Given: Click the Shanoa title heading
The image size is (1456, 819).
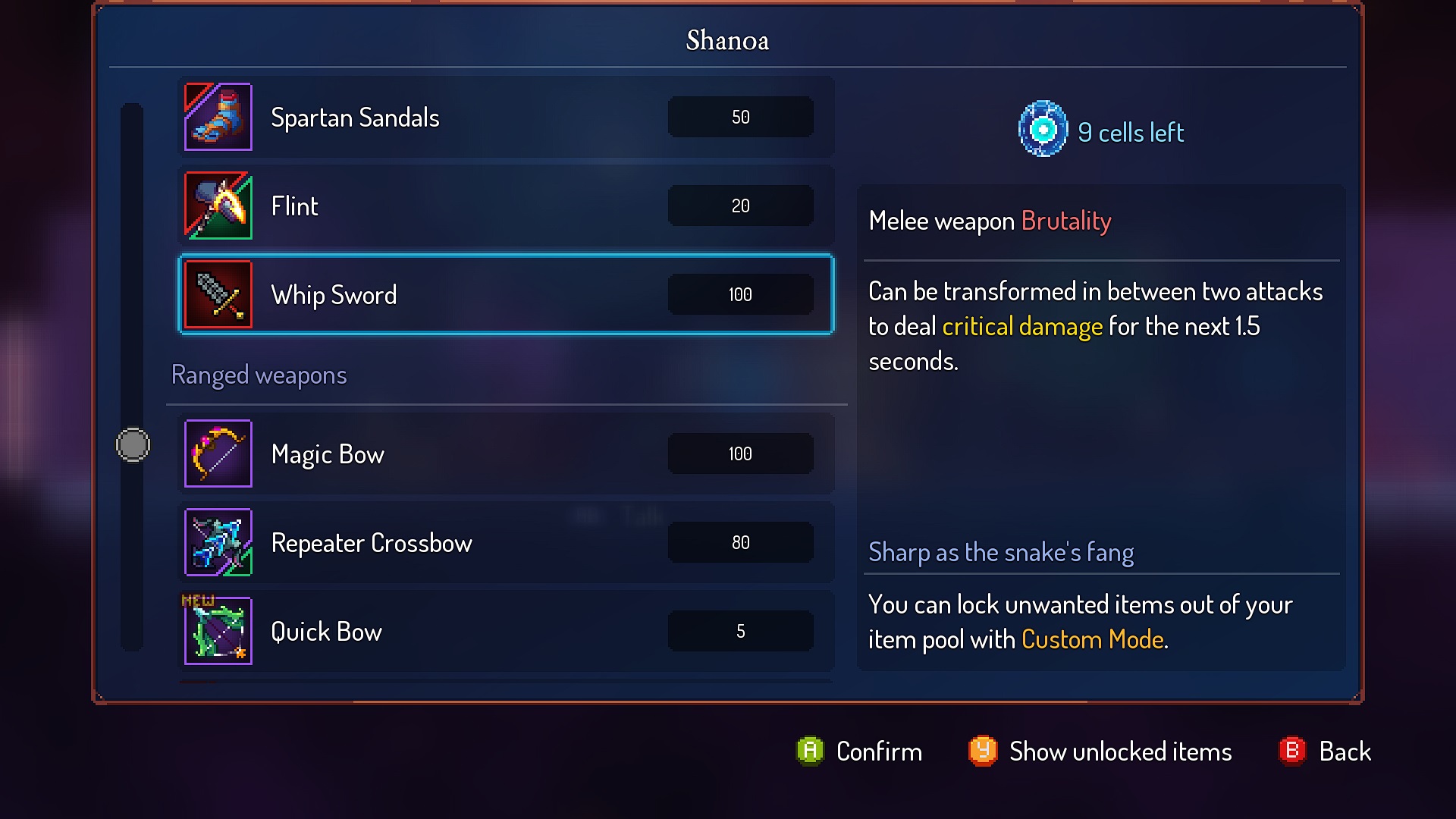Looking at the screenshot, I should click(x=726, y=40).
